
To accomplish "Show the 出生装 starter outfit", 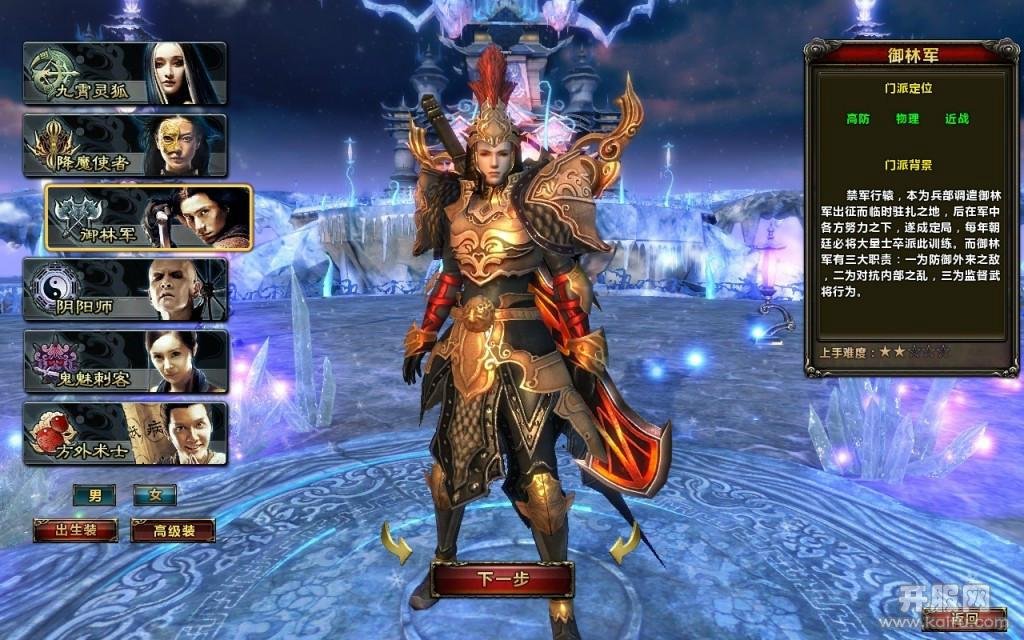I will point(76,530).
